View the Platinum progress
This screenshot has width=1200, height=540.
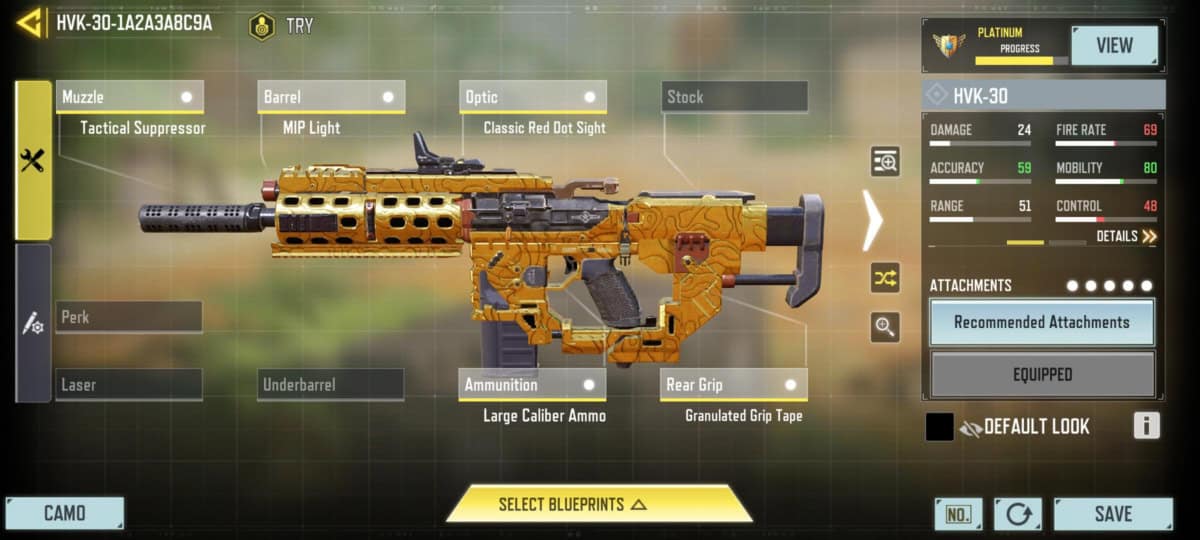(x=1113, y=45)
